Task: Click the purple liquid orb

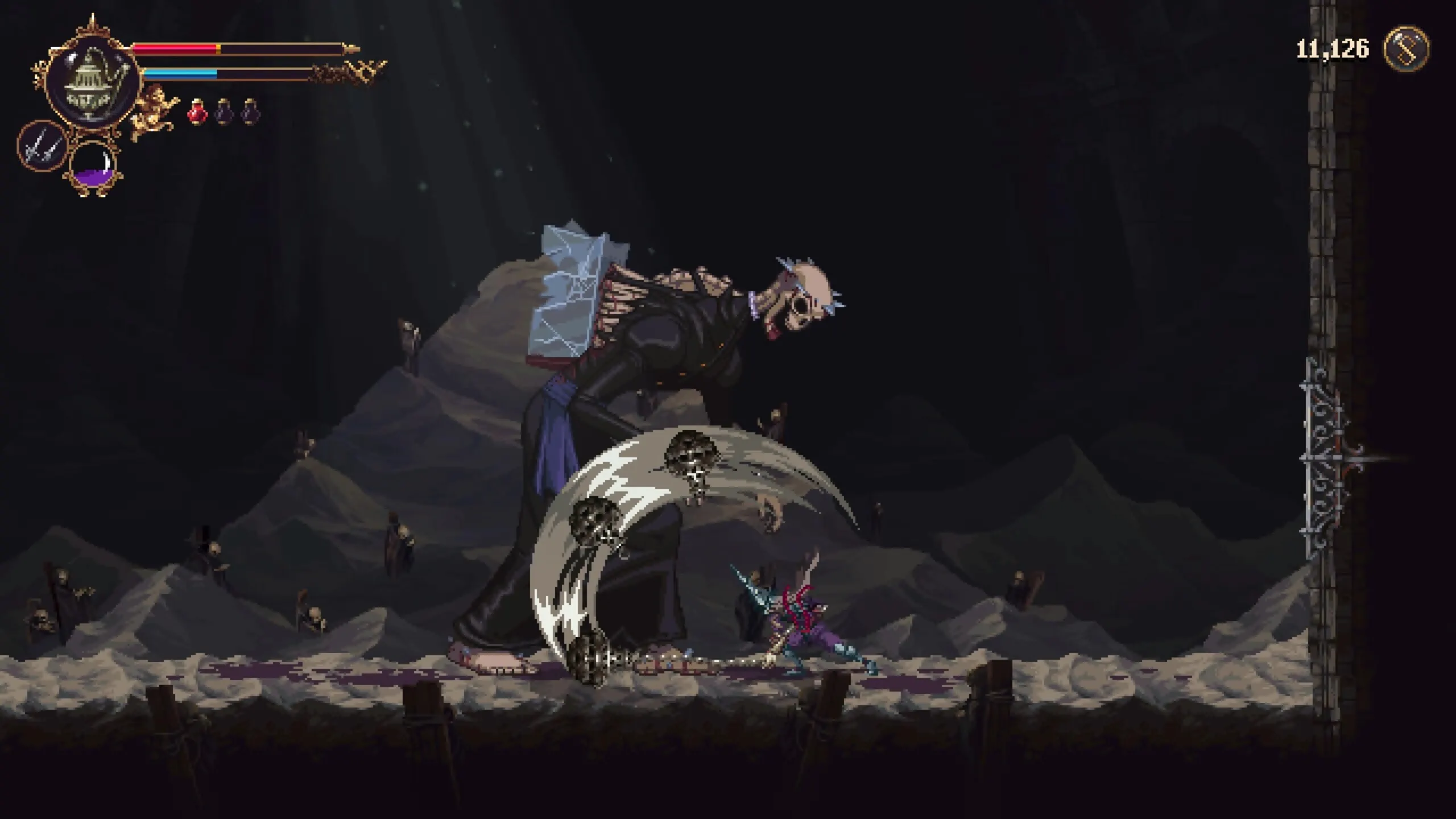Action: point(93,167)
